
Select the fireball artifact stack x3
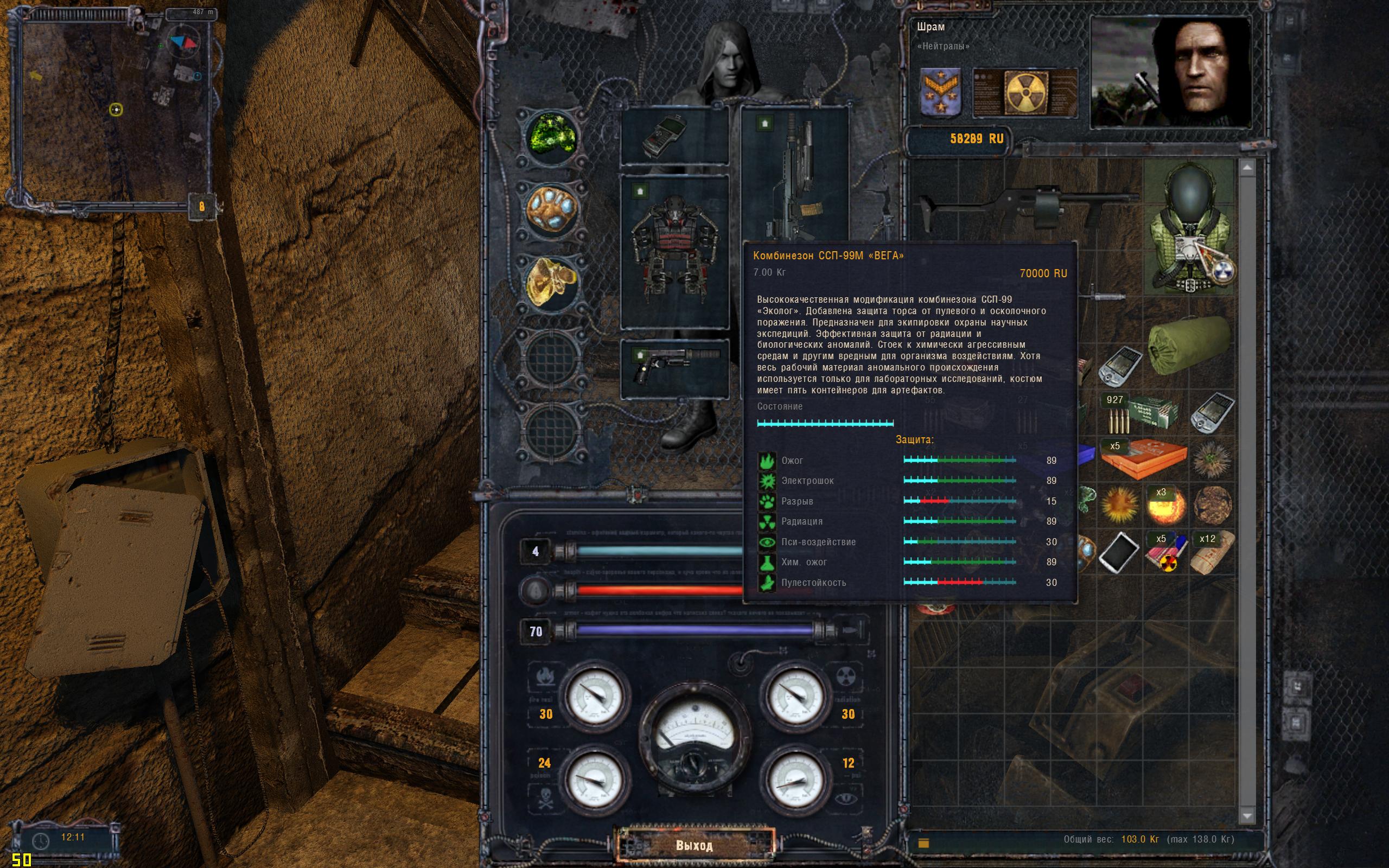[x=1165, y=506]
